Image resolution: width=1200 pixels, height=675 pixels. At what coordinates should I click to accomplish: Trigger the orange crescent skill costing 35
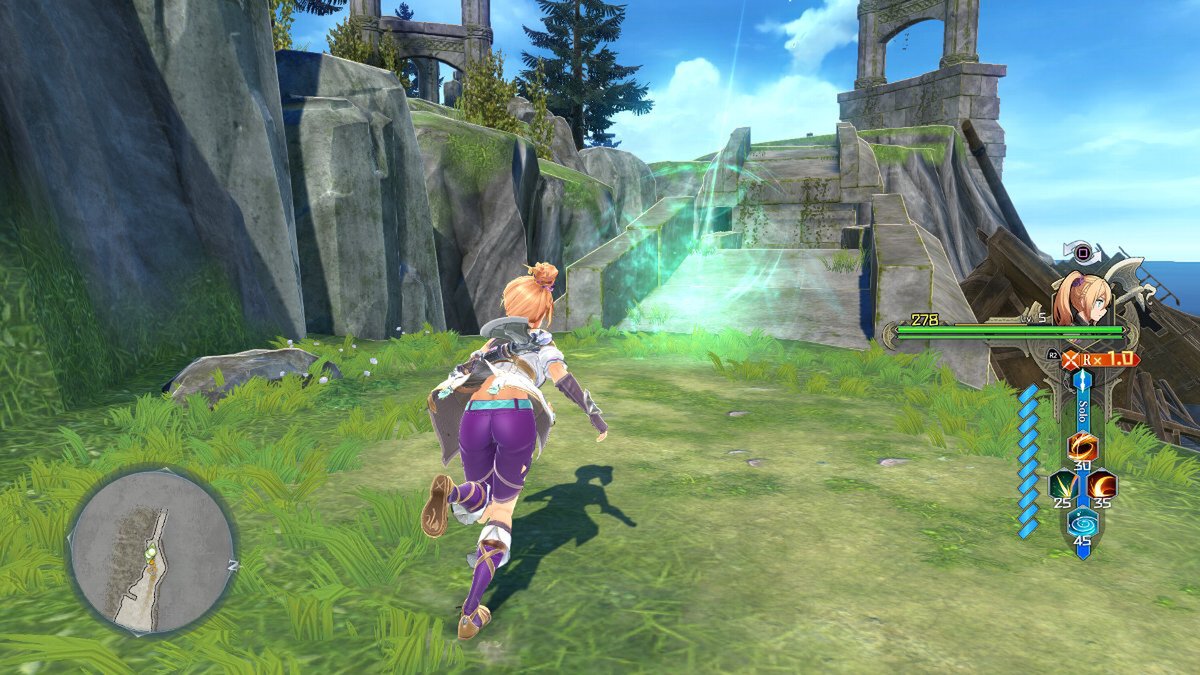click(x=1101, y=485)
